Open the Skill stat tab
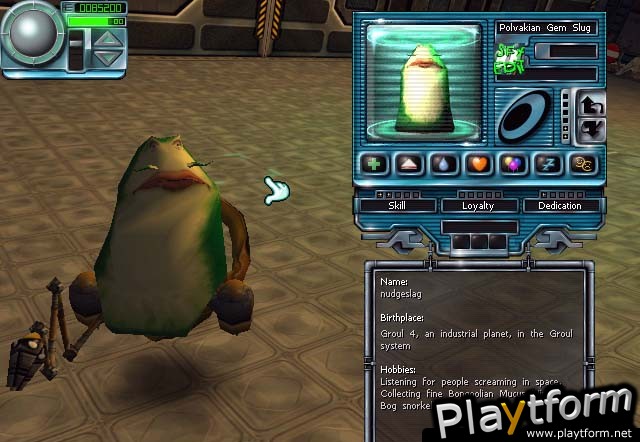Screen dimensions: 640x442 coord(396,205)
